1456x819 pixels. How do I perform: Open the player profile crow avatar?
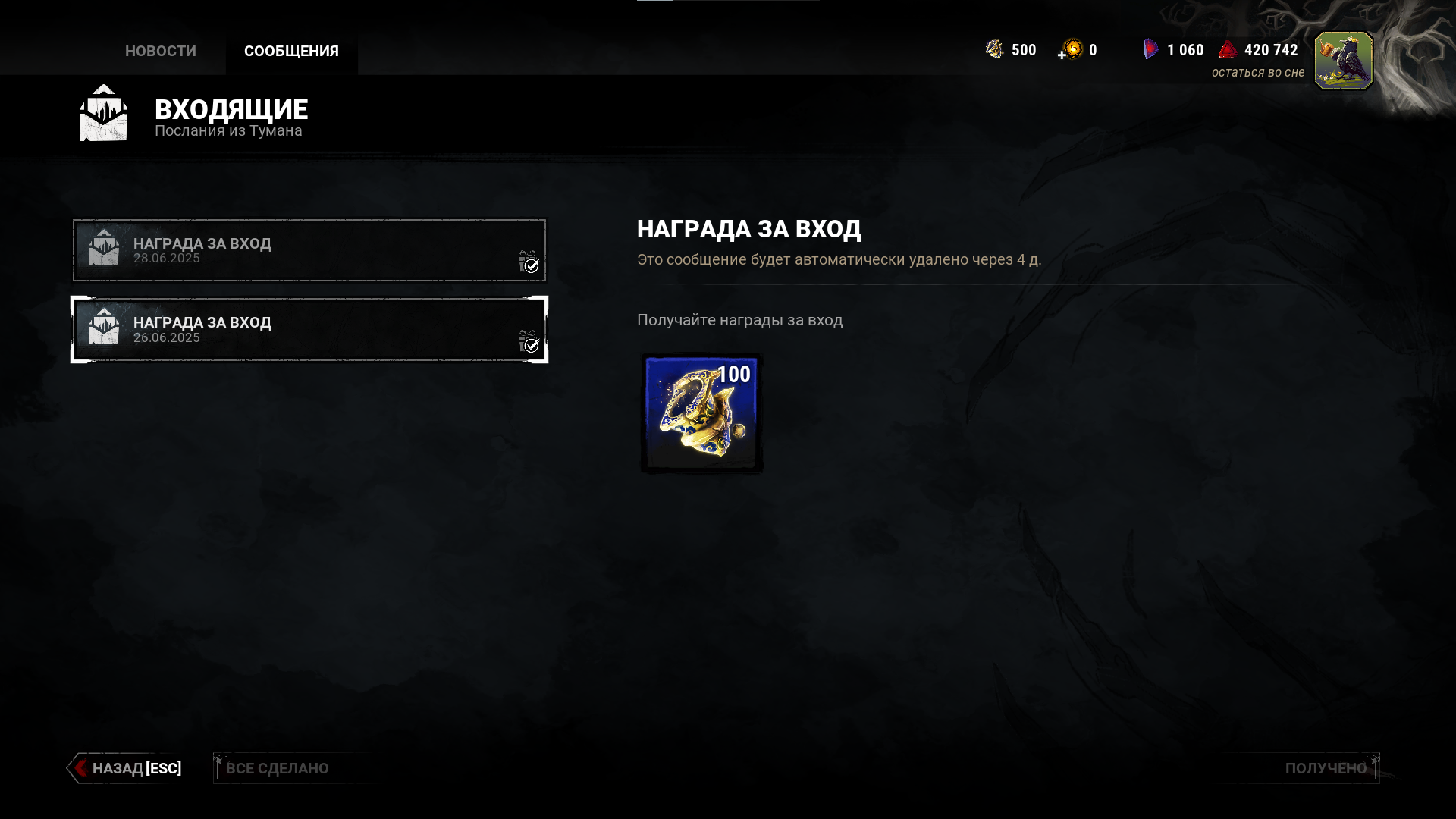click(1343, 61)
